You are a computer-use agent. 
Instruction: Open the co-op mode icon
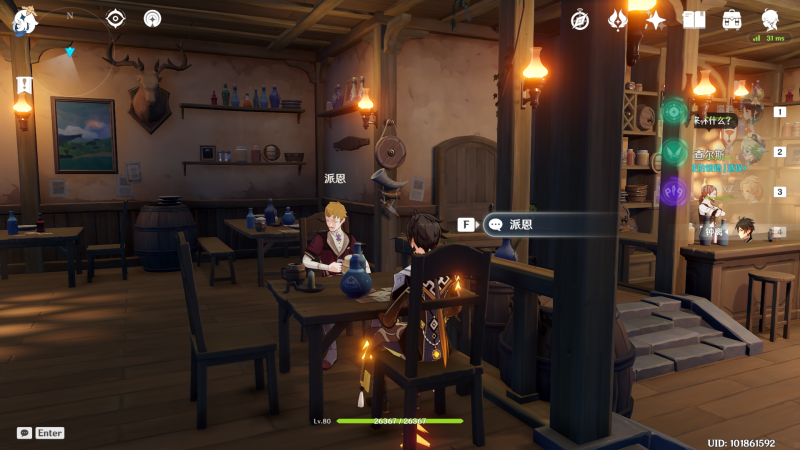click(152, 18)
